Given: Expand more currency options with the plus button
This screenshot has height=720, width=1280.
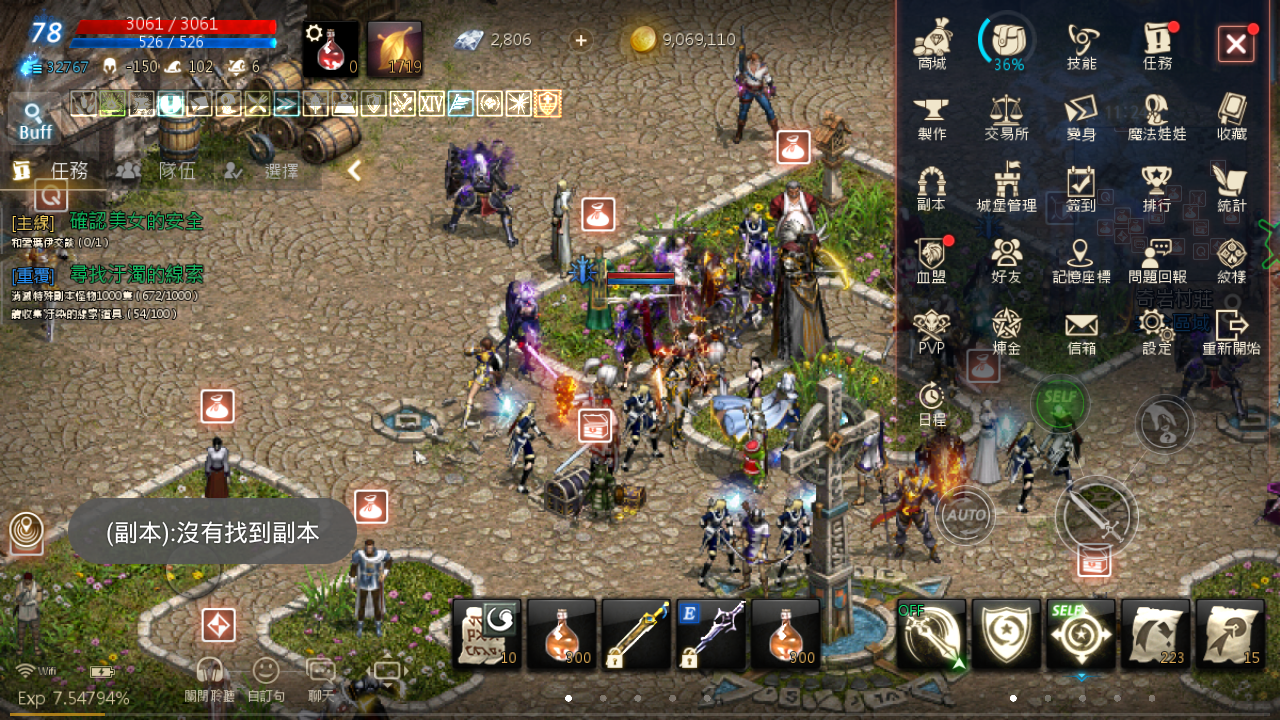Looking at the screenshot, I should coord(580,41).
